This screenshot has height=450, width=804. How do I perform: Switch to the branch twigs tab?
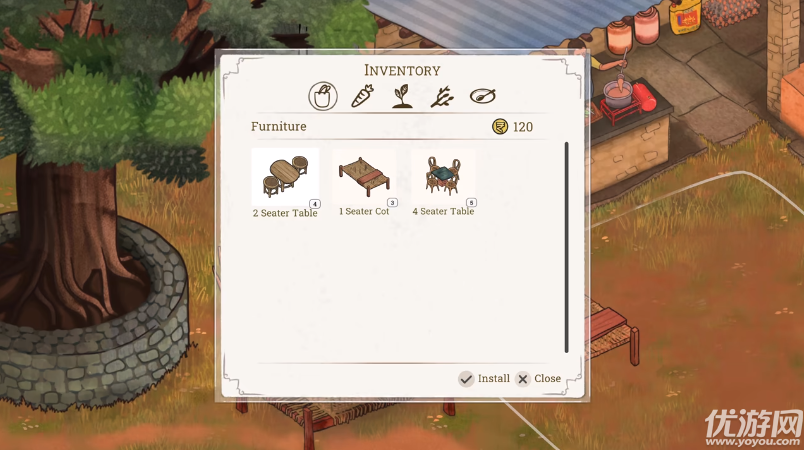(442, 96)
